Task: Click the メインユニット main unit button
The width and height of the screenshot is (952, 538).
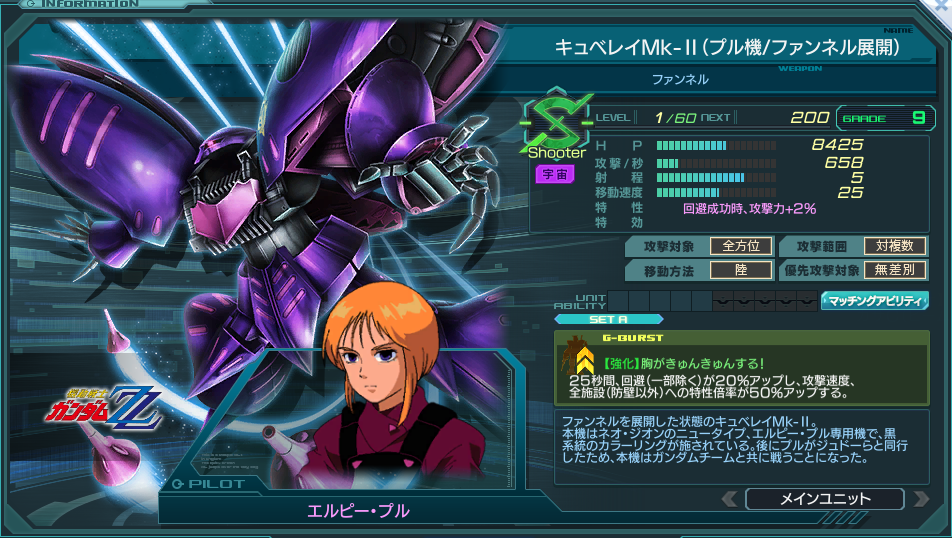Action: pyautogui.click(x=824, y=498)
